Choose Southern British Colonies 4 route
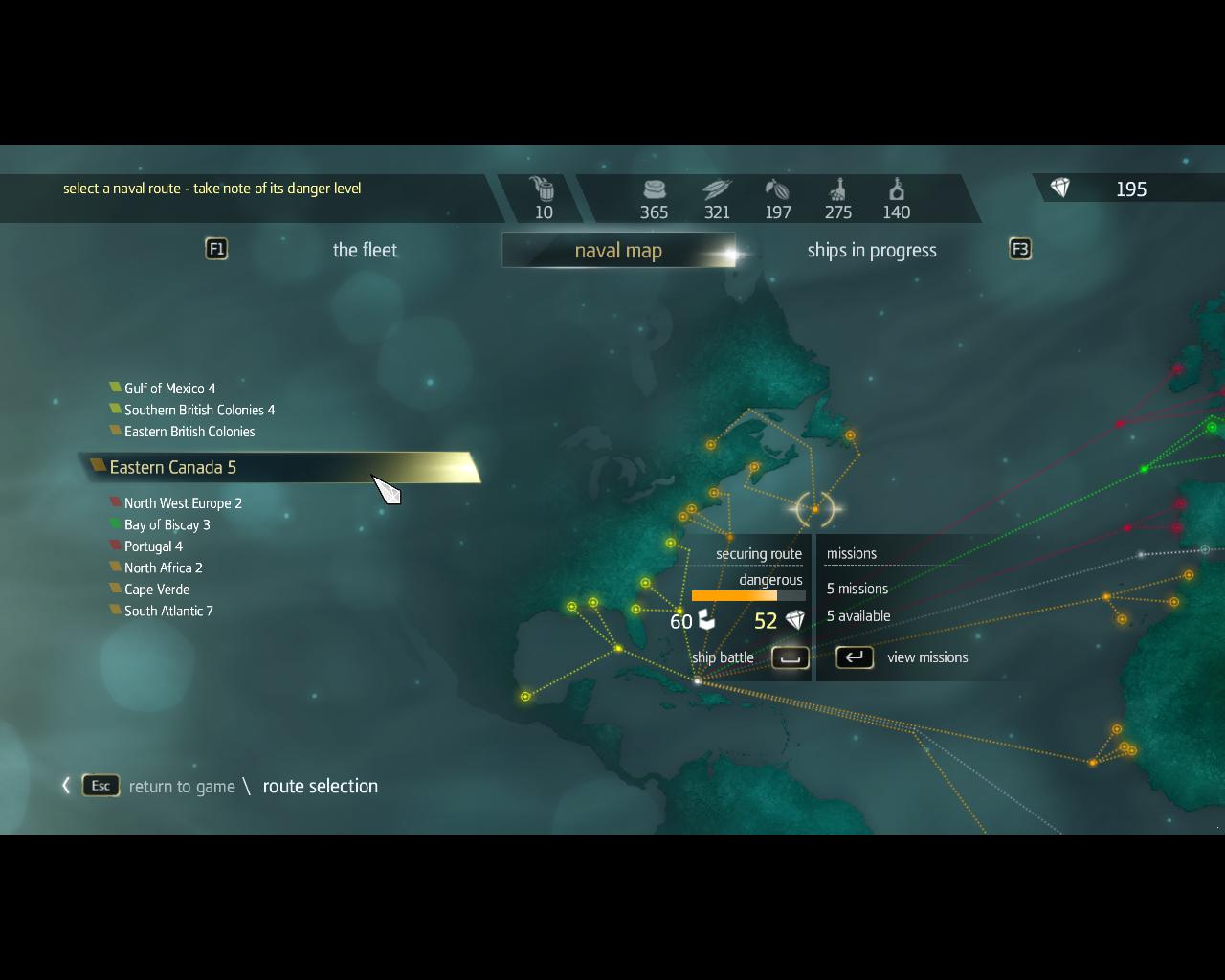The height and width of the screenshot is (980, 1225). (x=199, y=410)
